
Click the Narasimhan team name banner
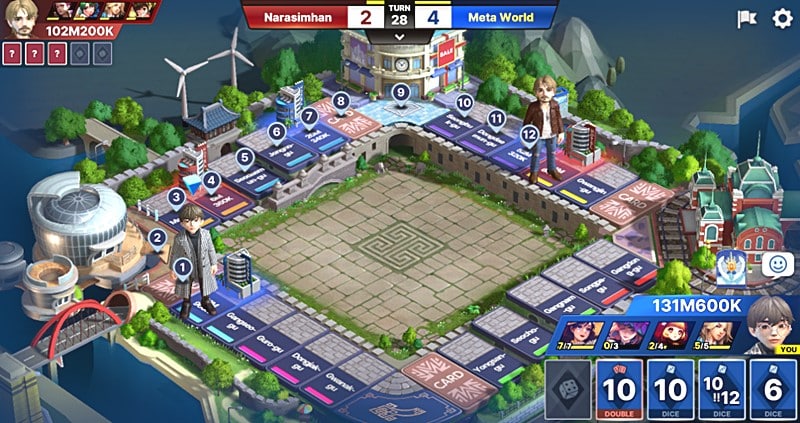pyautogui.click(x=296, y=17)
